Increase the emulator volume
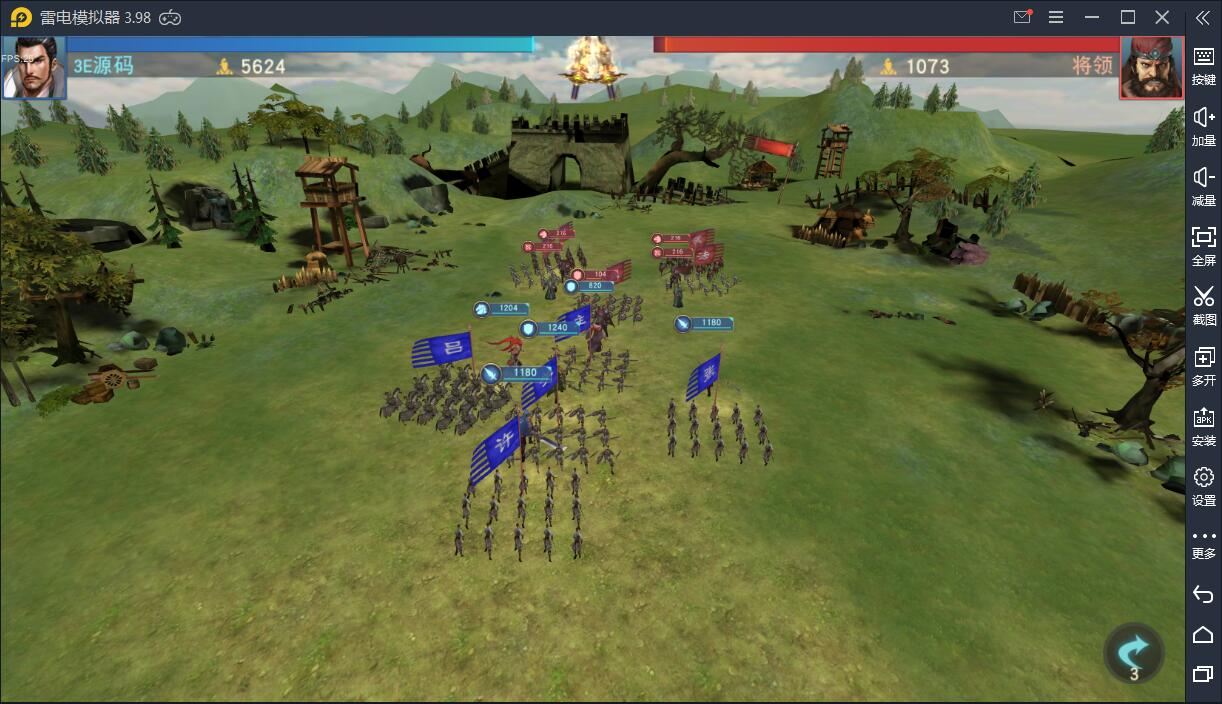1222x704 pixels. pyautogui.click(x=1203, y=124)
